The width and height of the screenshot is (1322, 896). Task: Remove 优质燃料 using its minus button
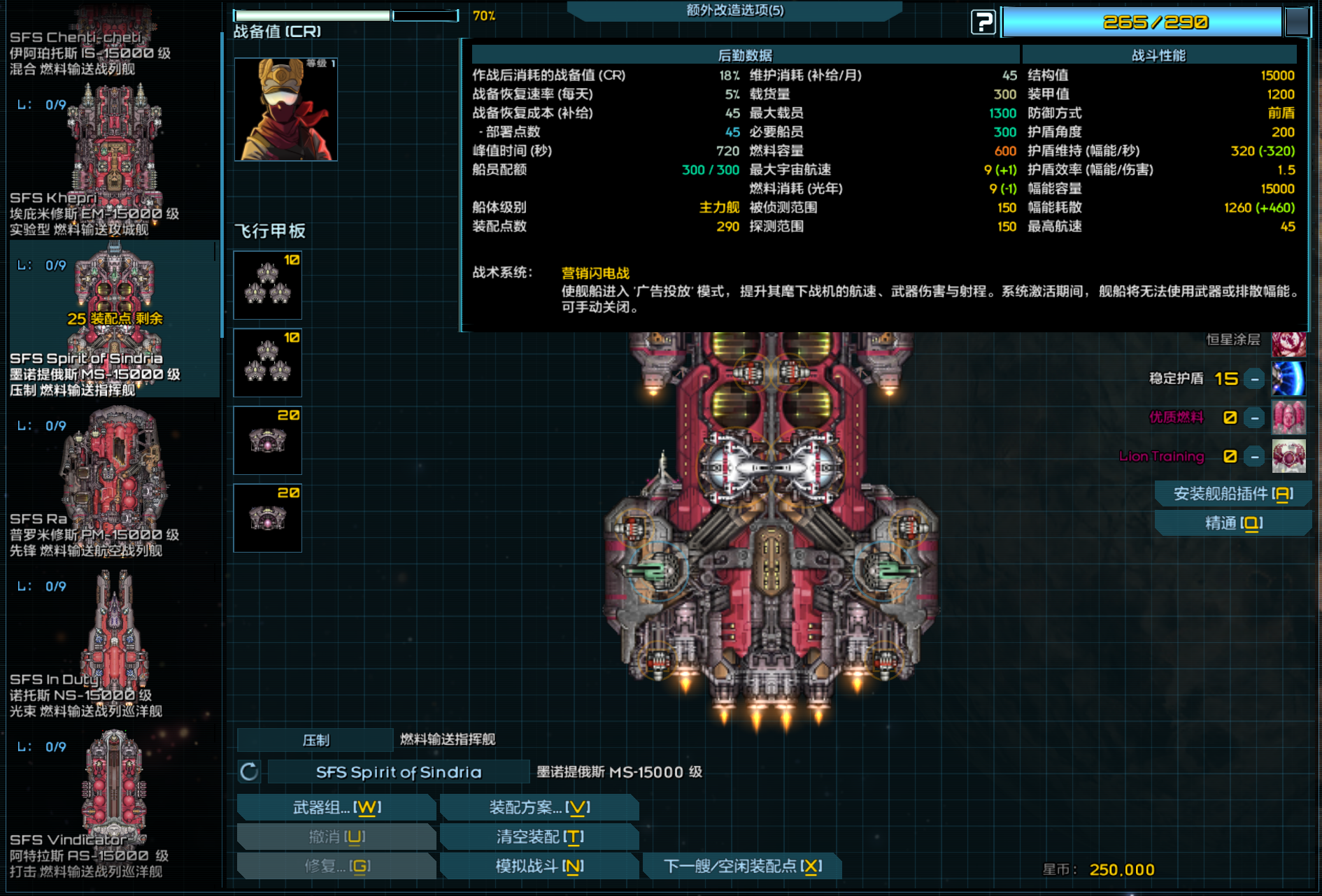[1253, 418]
